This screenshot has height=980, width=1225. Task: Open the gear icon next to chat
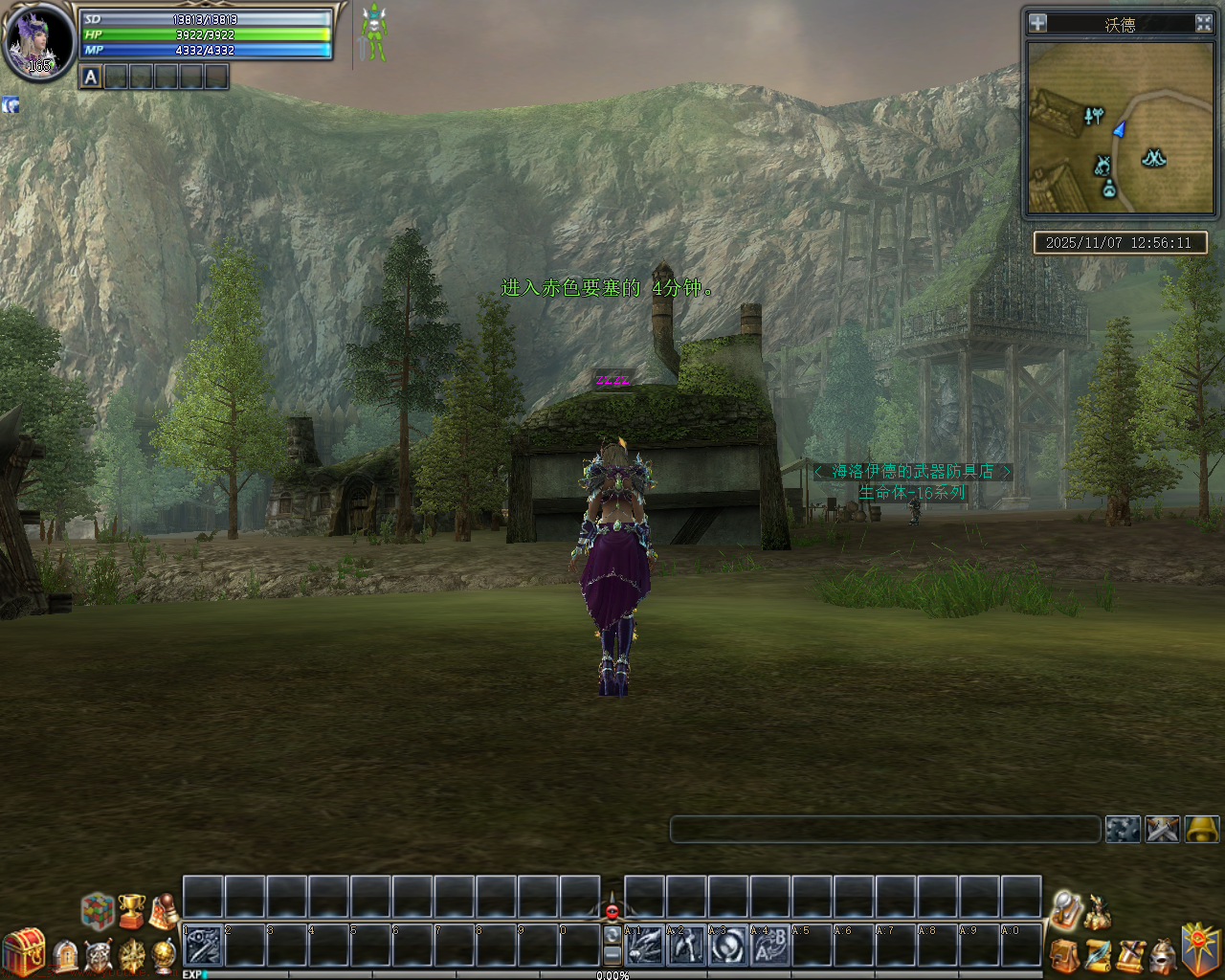click(1123, 829)
